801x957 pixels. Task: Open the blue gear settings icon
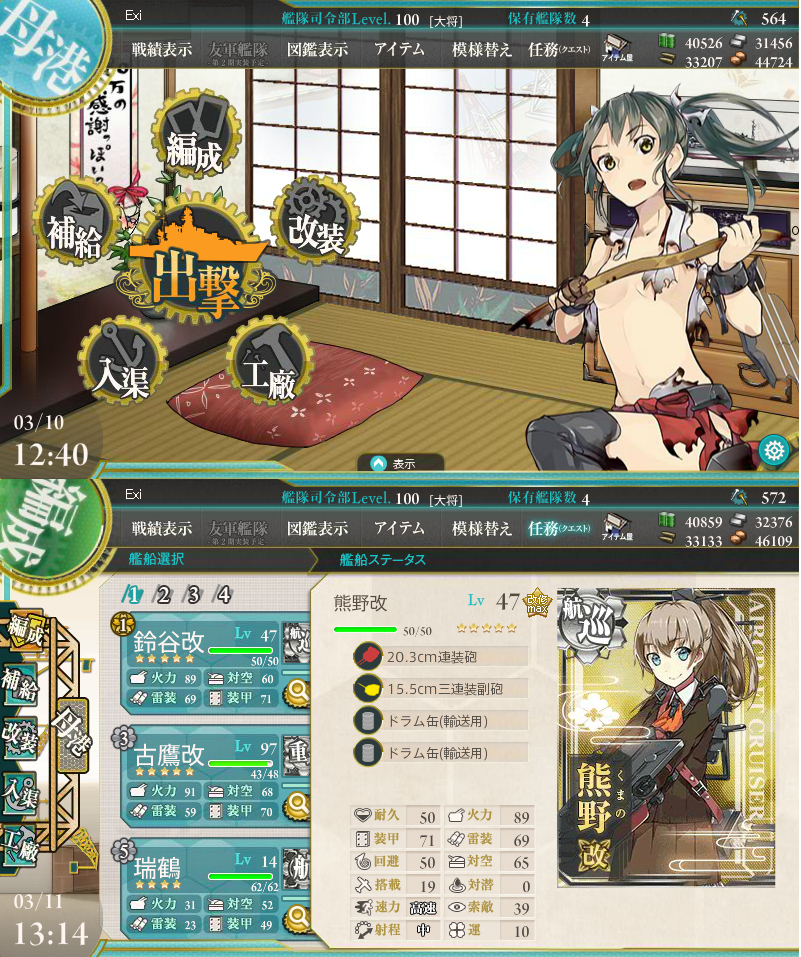click(772, 450)
